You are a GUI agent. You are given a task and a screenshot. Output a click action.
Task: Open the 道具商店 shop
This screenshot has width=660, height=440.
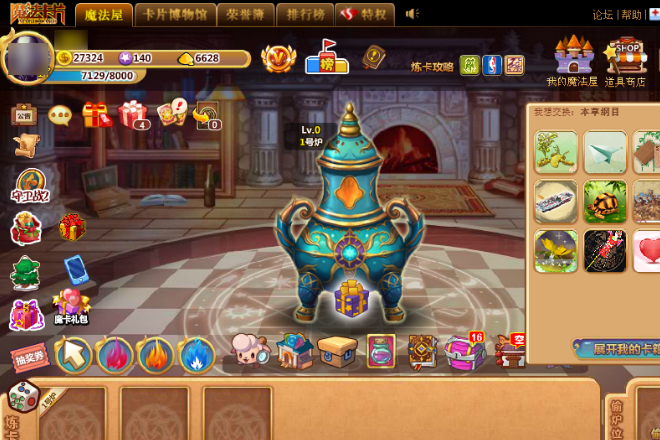click(624, 60)
